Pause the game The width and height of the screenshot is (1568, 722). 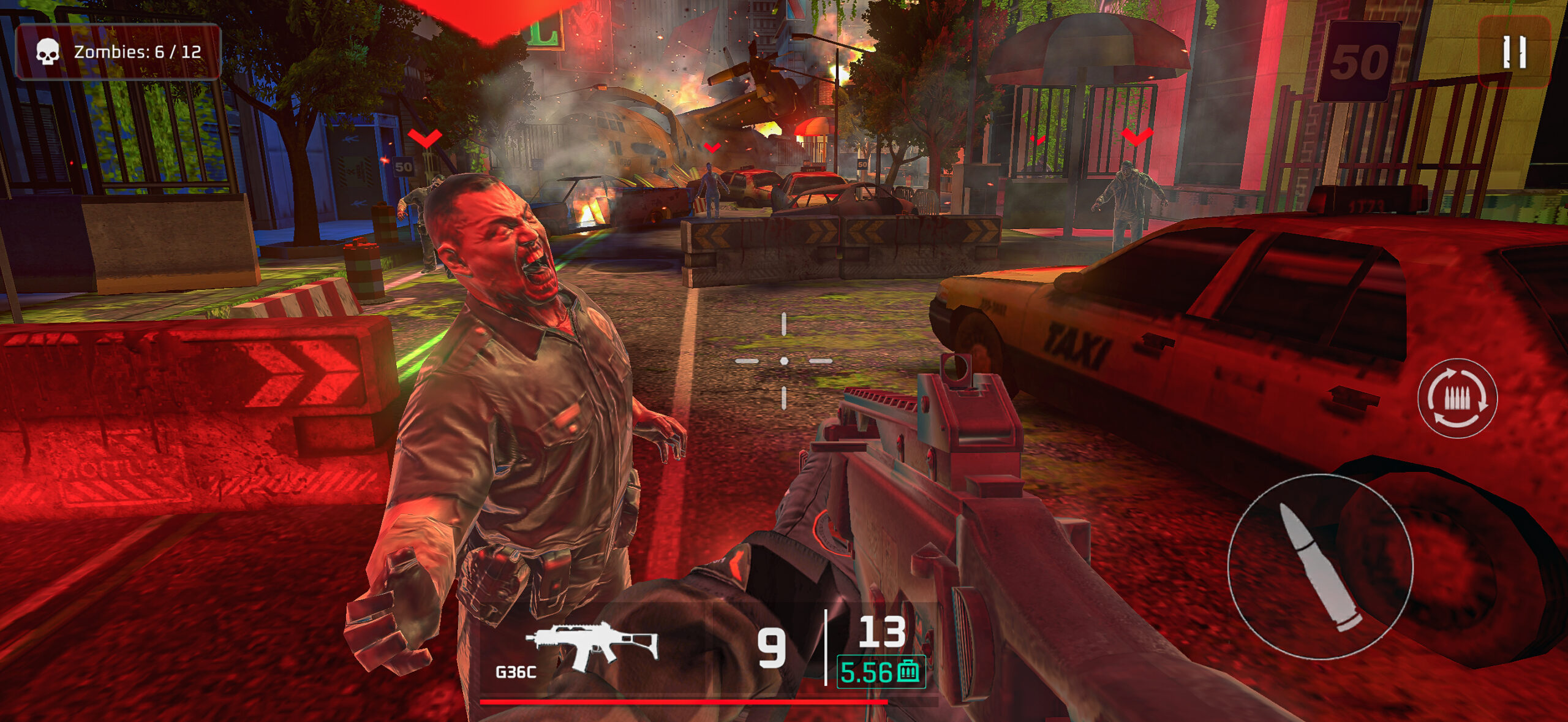coord(1513,51)
